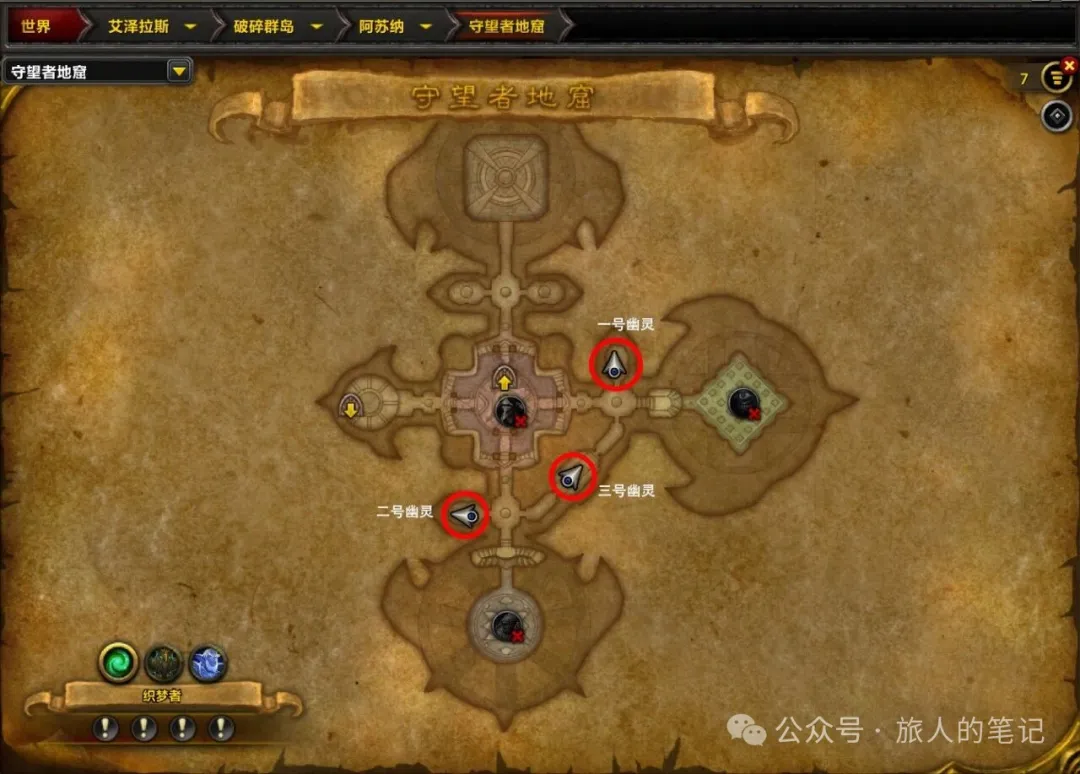Choose the blue lightning icon
Viewport: 1080px width, 774px height.
click(208, 662)
